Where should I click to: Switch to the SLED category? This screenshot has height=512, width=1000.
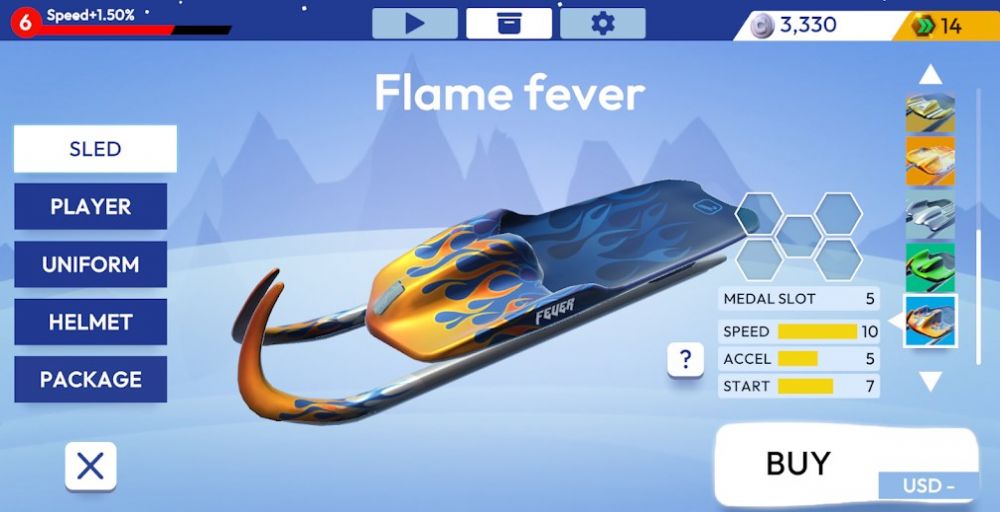(x=95, y=149)
